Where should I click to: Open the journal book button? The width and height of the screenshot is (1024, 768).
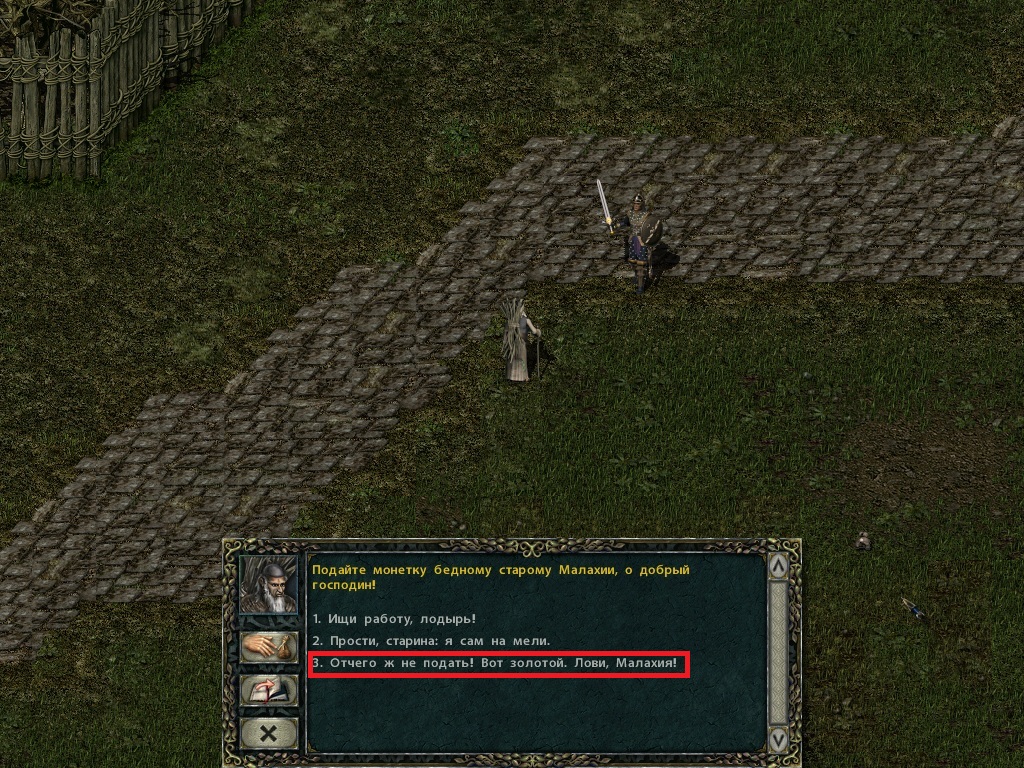point(269,690)
